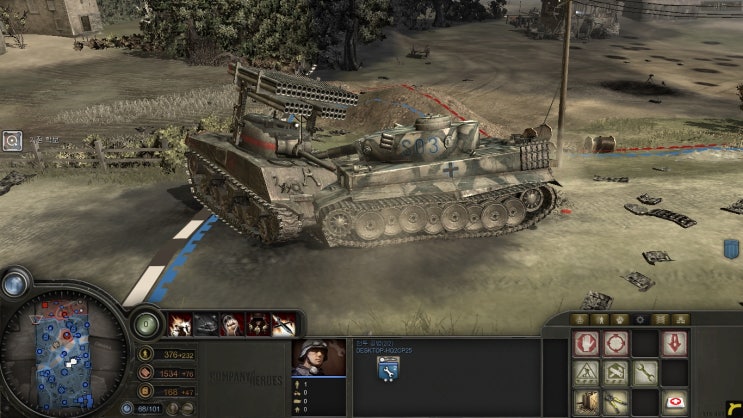Open the green commander points dial
The width and height of the screenshot is (743, 418).
[146, 324]
